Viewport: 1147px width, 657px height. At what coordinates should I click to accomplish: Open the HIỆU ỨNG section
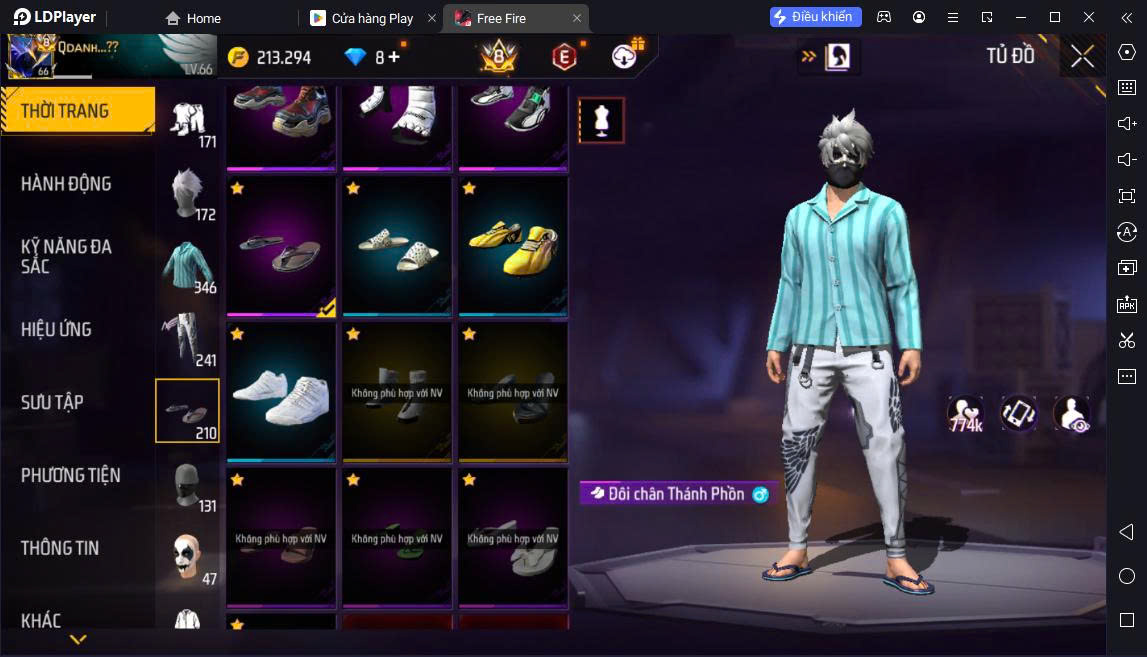click(56, 329)
